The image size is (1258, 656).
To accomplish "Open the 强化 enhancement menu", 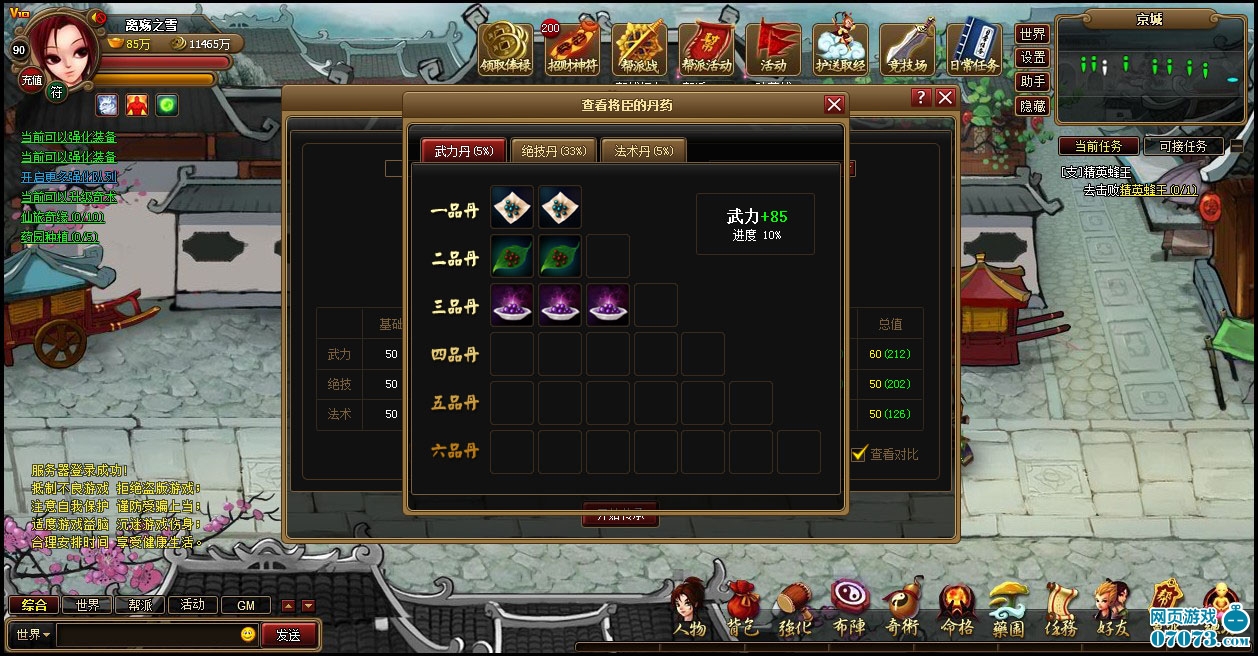I will 795,612.
